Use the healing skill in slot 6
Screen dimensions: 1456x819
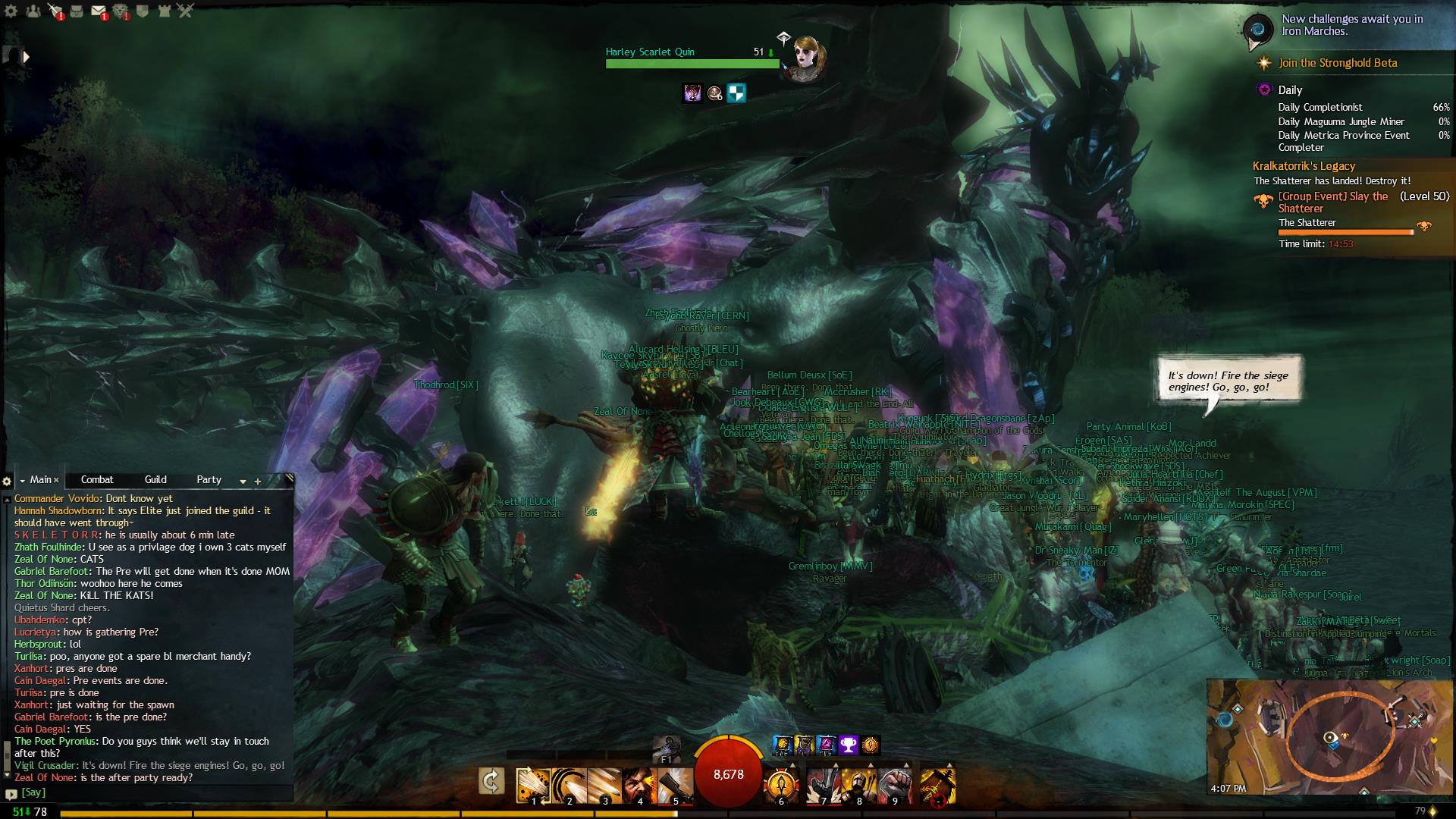pos(782,785)
